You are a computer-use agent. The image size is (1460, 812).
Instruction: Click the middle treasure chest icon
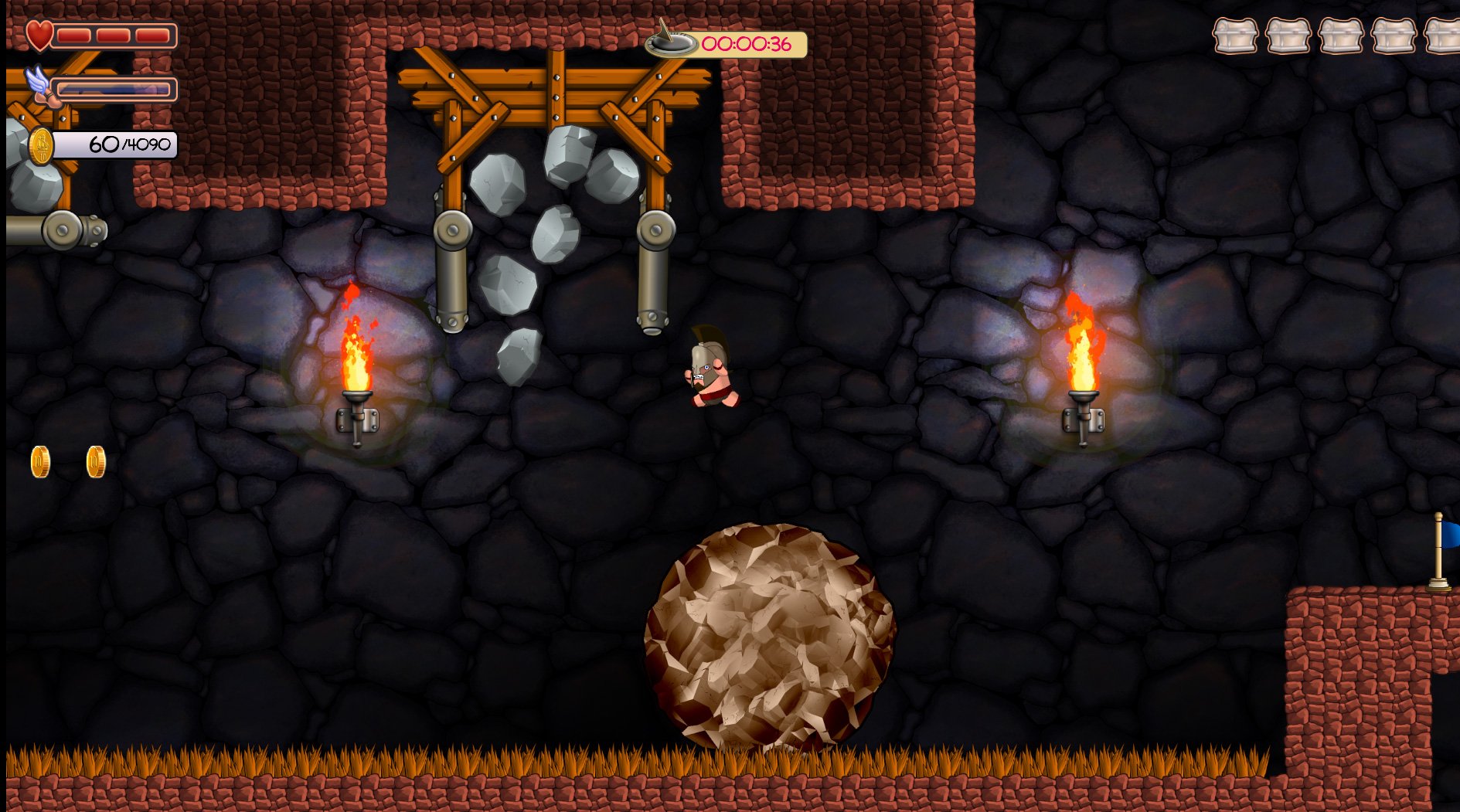point(1341,35)
